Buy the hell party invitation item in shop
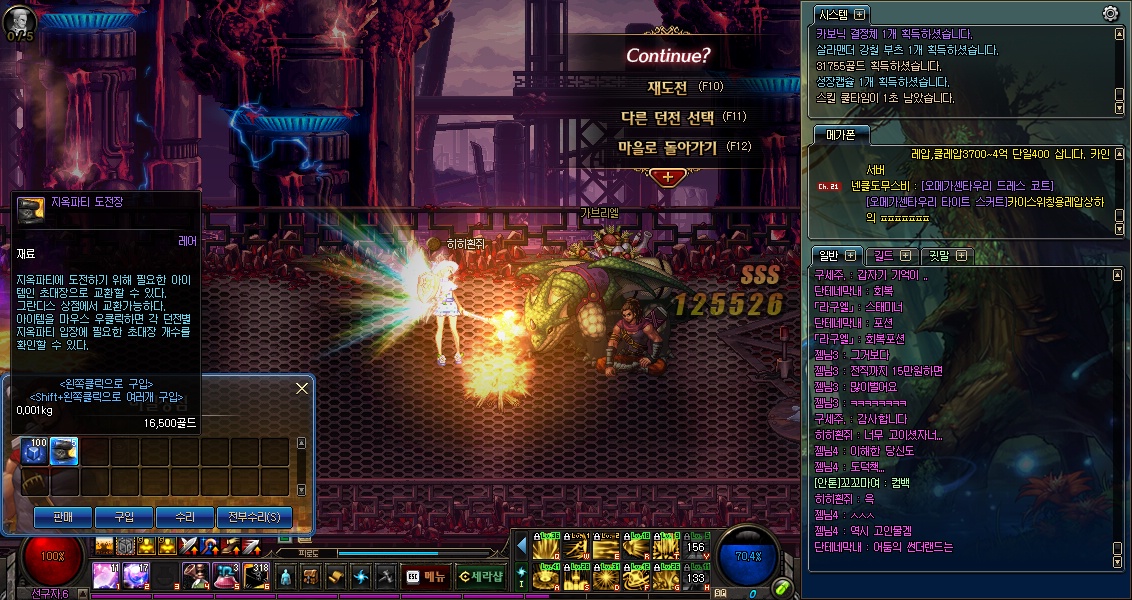Image resolution: width=1132 pixels, height=600 pixels. [x=65, y=452]
